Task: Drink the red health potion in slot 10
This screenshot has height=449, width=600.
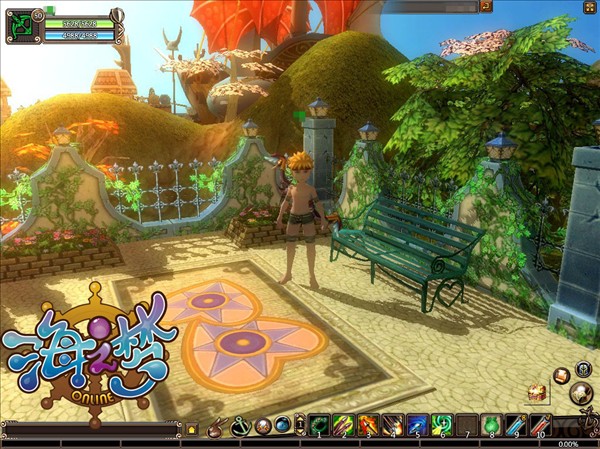Action: pos(541,425)
